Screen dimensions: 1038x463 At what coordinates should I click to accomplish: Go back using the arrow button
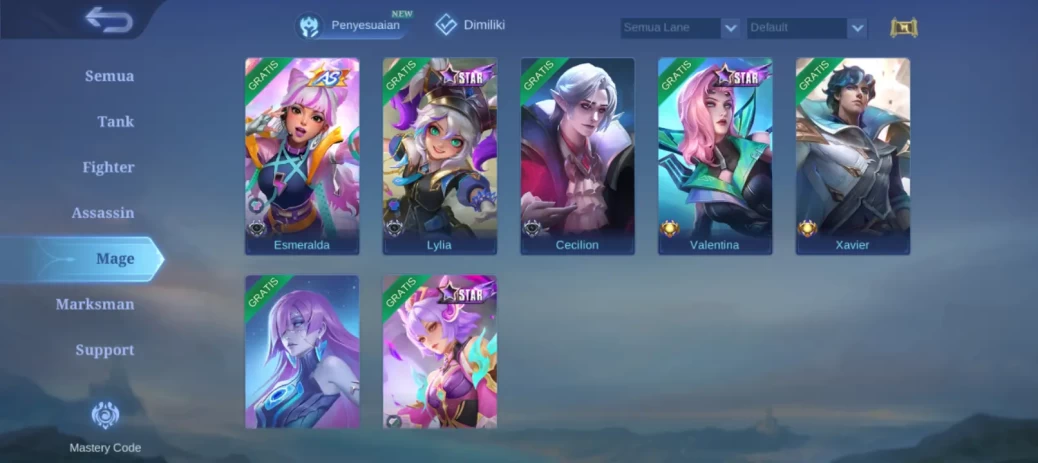tap(108, 20)
